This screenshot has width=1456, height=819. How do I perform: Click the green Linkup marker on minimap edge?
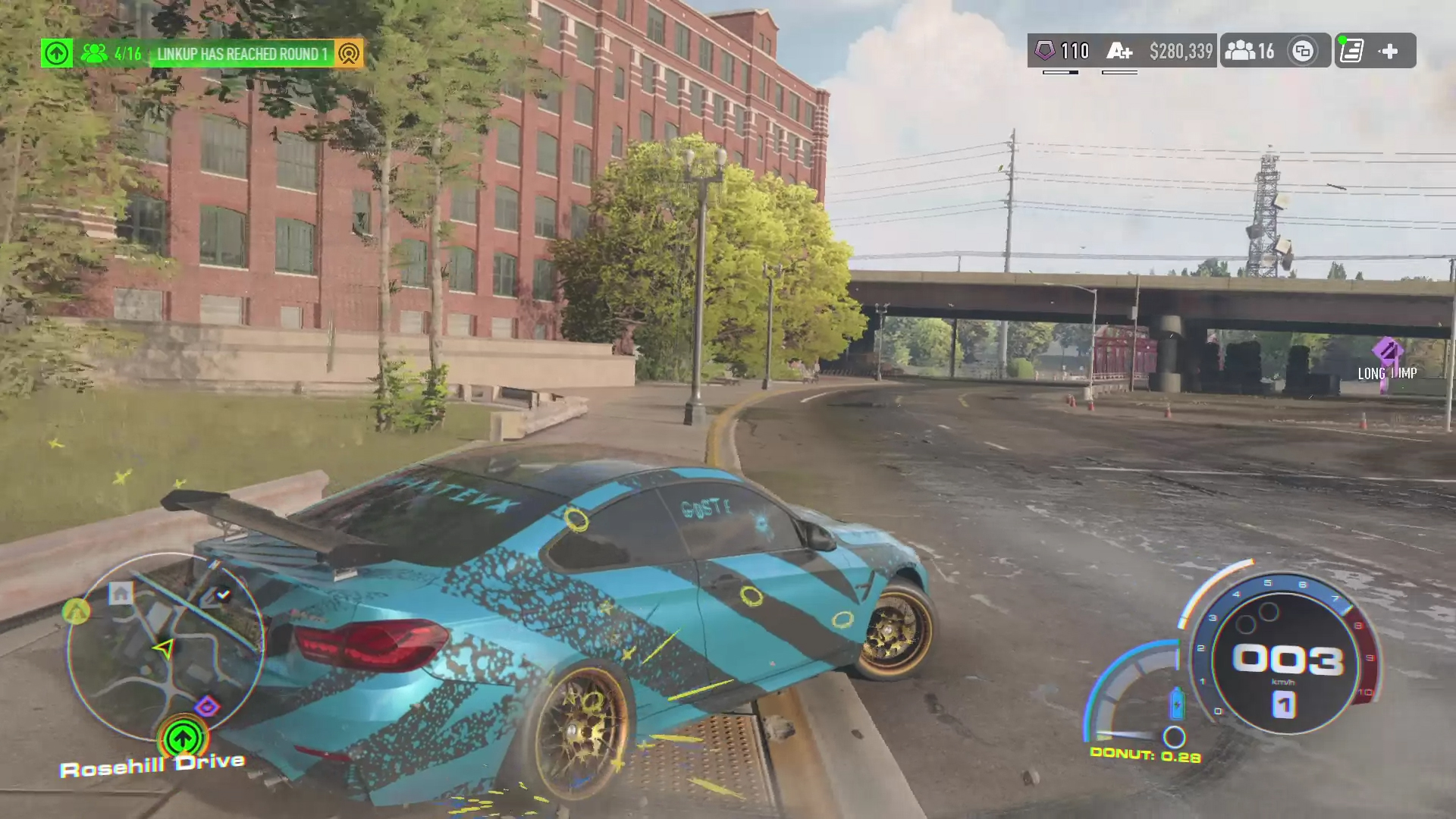[x=182, y=737]
